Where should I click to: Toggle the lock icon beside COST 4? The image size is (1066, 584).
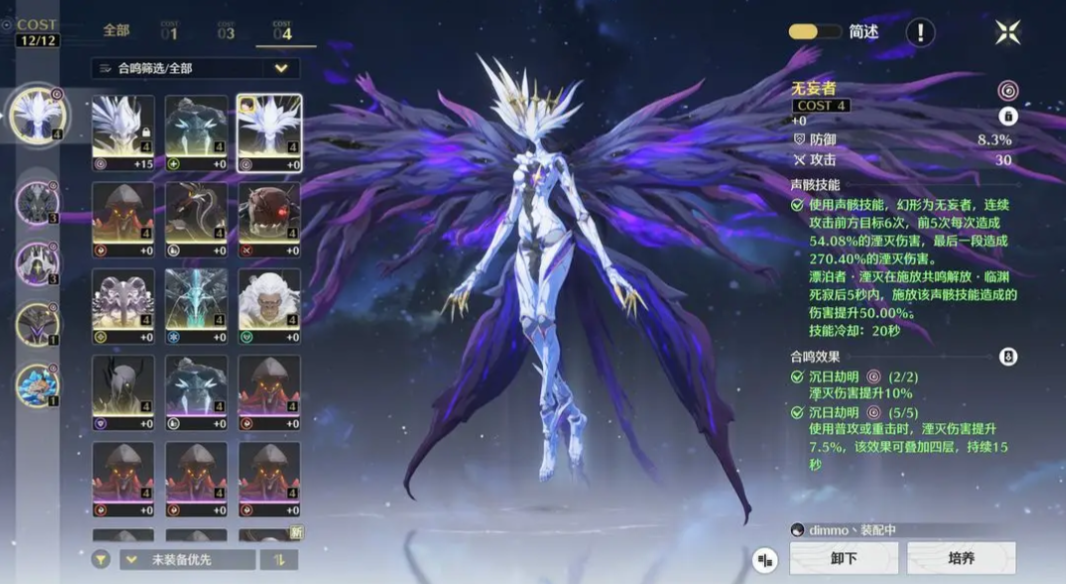click(x=1007, y=116)
